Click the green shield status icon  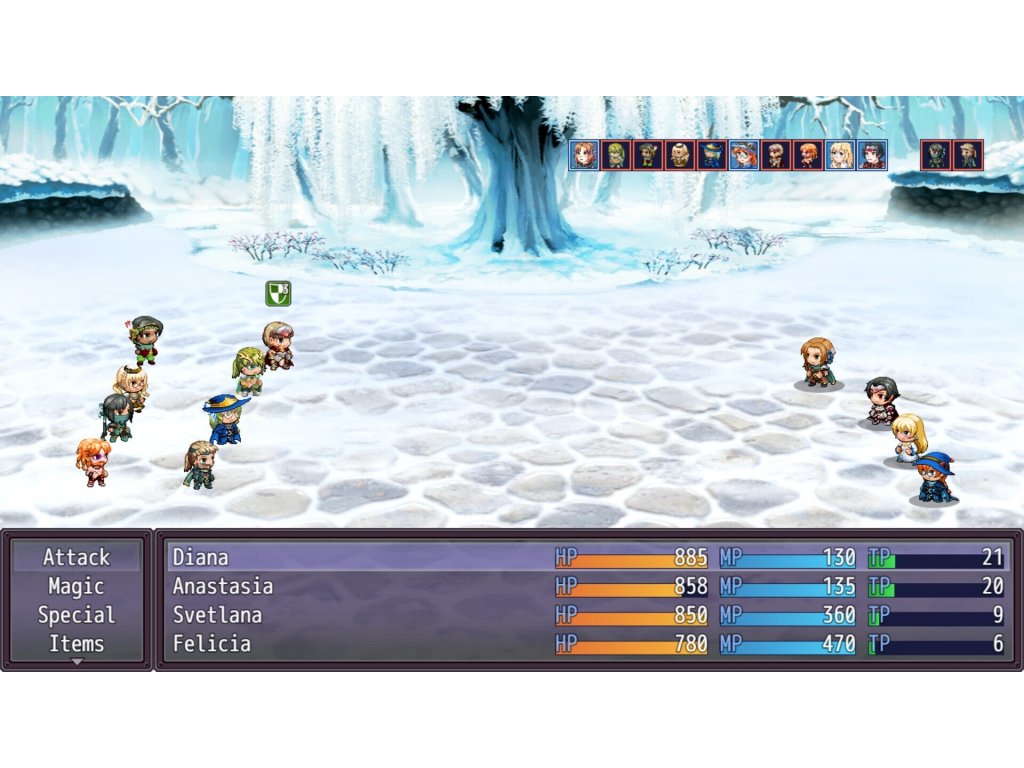(278, 293)
